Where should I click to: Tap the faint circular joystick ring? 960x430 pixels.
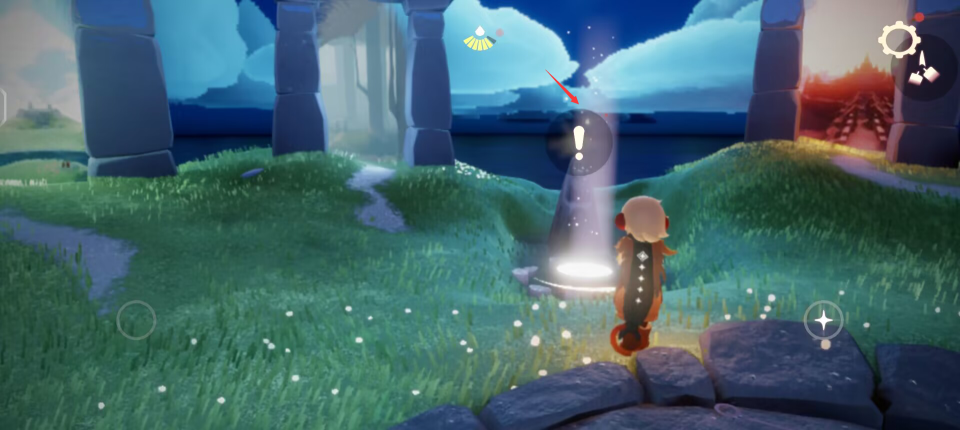(136, 321)
